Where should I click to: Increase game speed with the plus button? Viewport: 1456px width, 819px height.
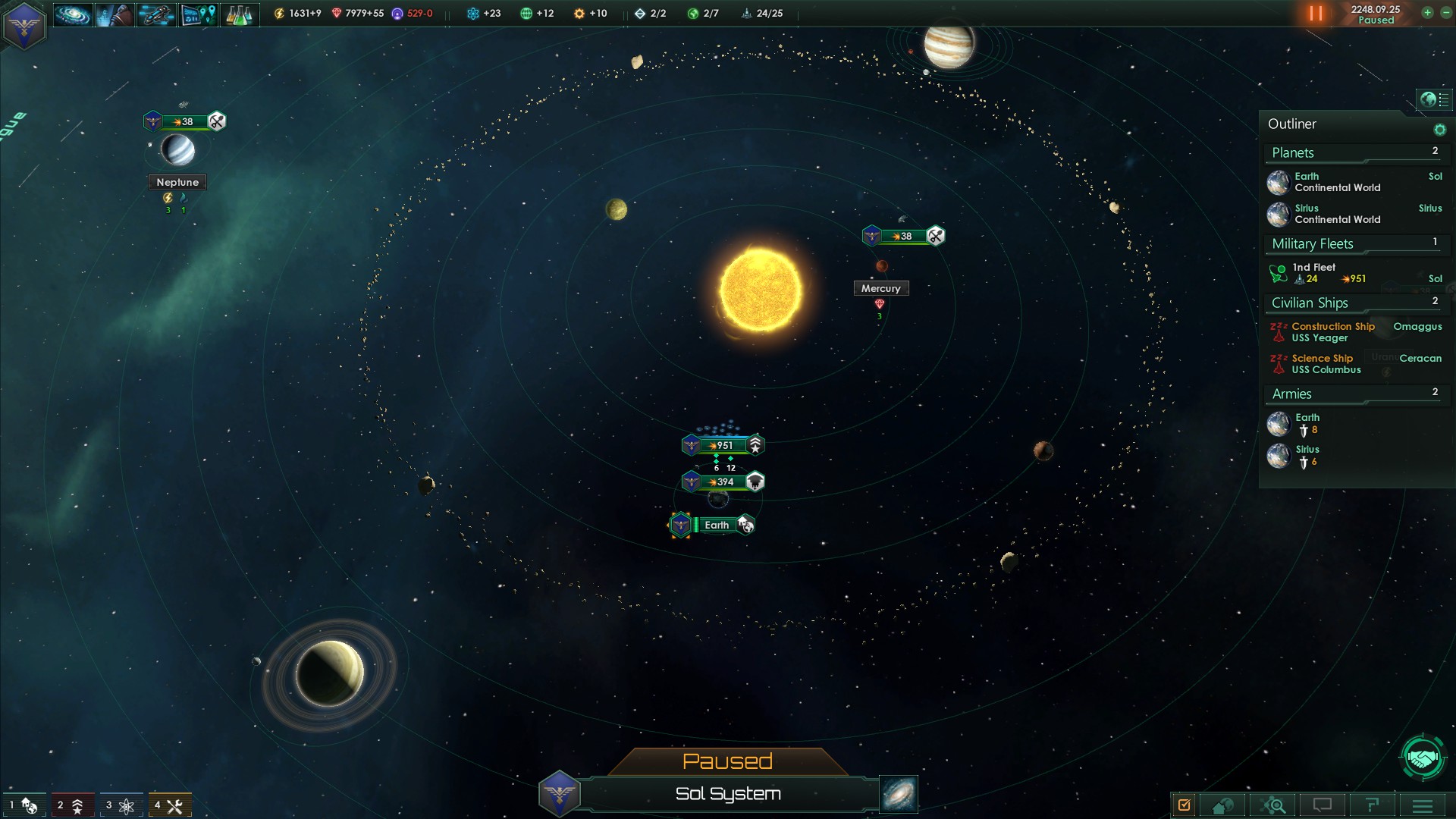1427,12
